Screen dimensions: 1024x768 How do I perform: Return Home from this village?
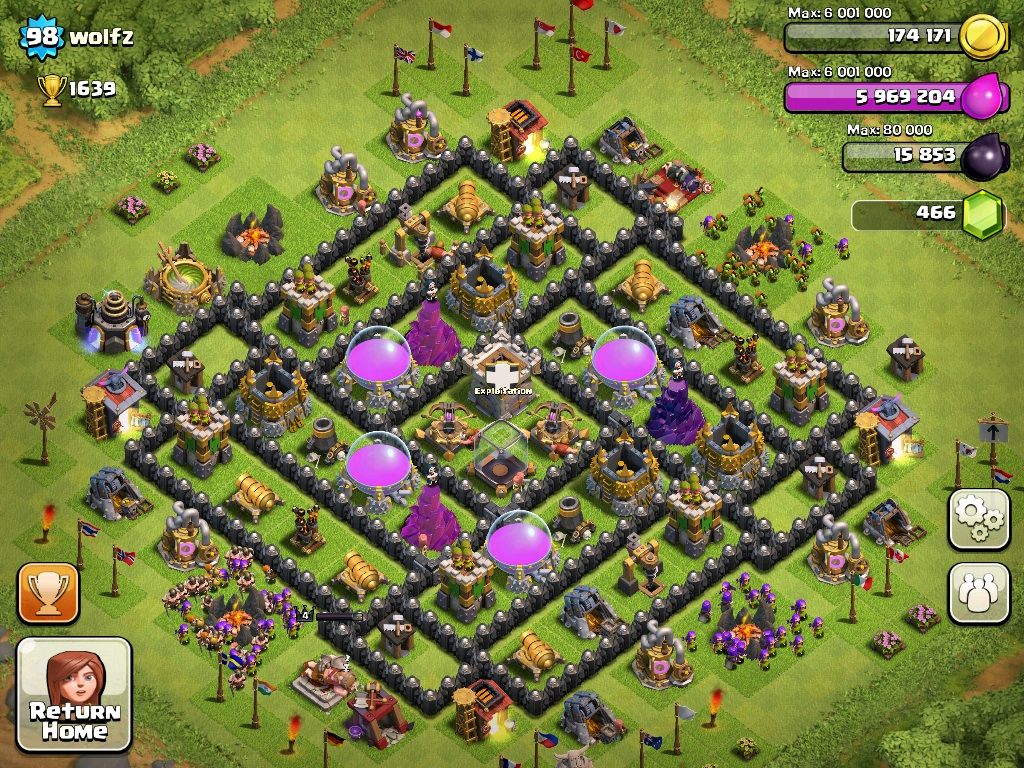(x=74, y=695)
